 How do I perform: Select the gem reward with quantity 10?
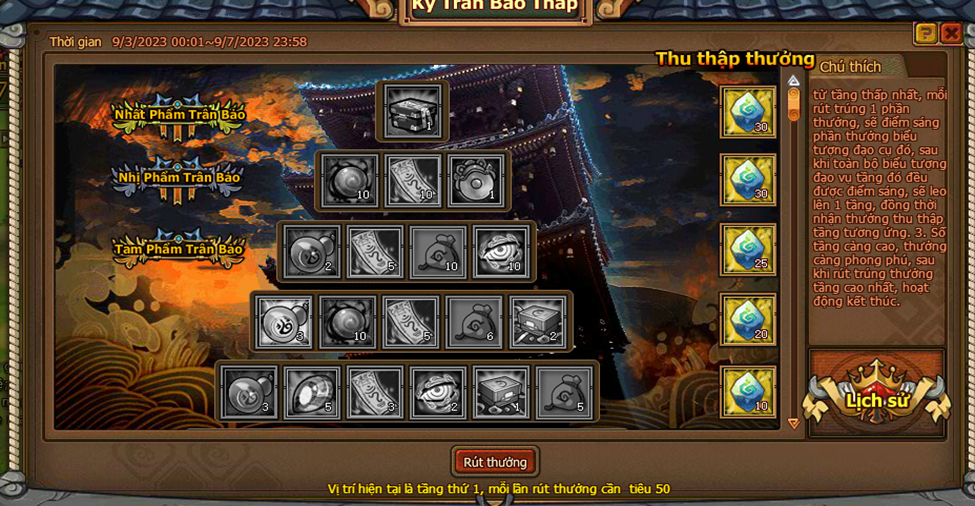tap(748, 391)
